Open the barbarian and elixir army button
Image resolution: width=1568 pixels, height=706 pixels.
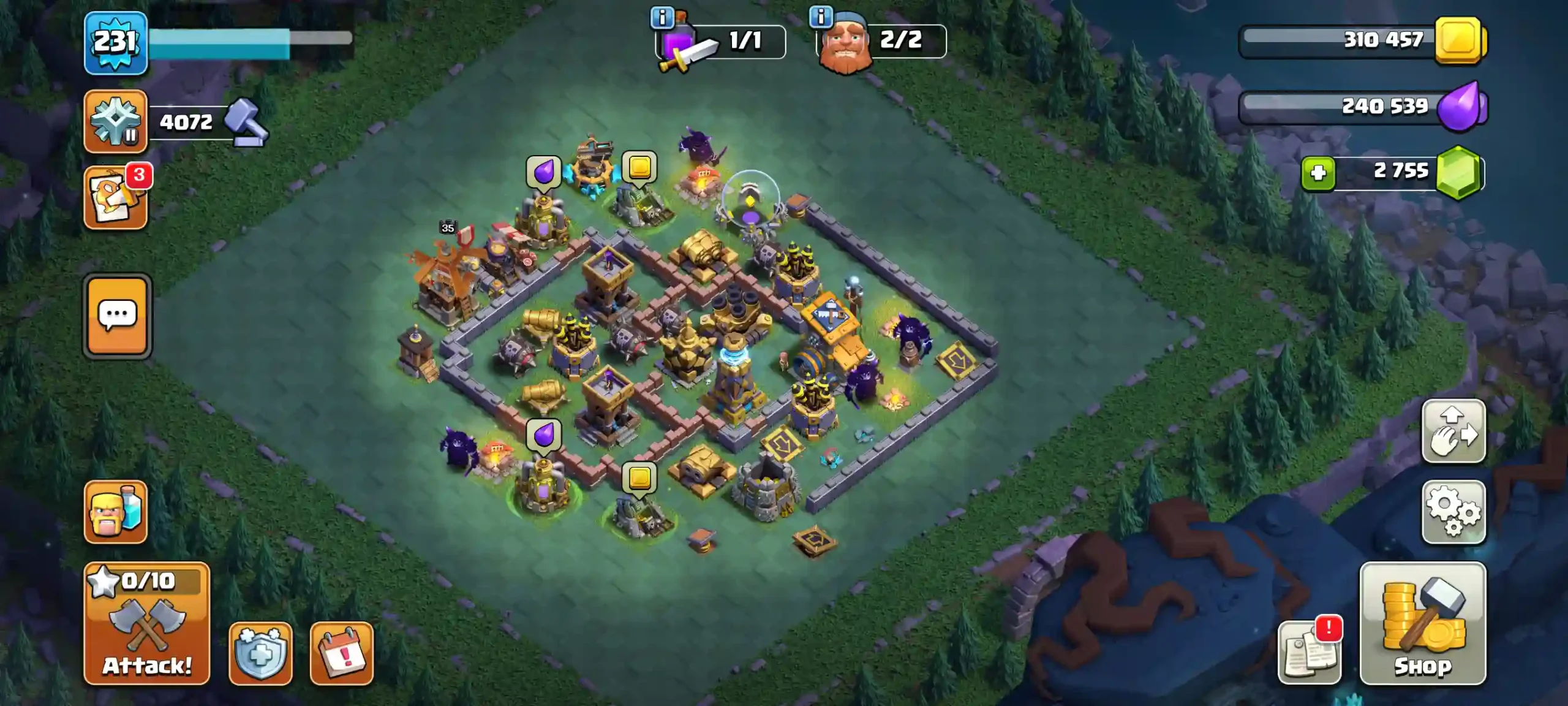click(x=115, y=512)
